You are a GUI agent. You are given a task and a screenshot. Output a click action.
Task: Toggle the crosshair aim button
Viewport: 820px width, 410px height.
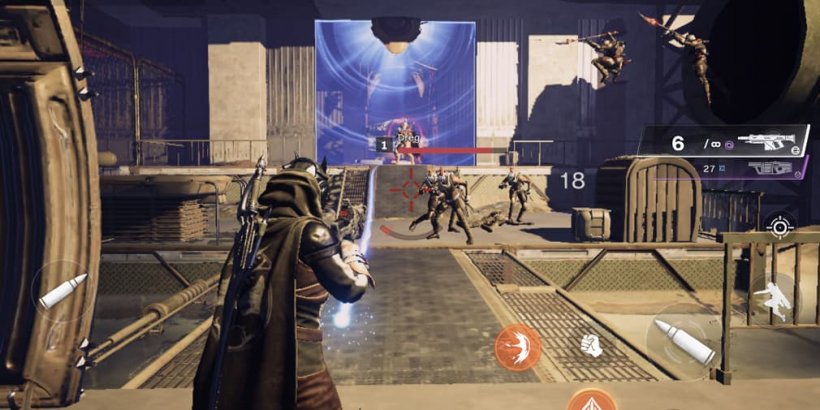(x=779, y=226)
